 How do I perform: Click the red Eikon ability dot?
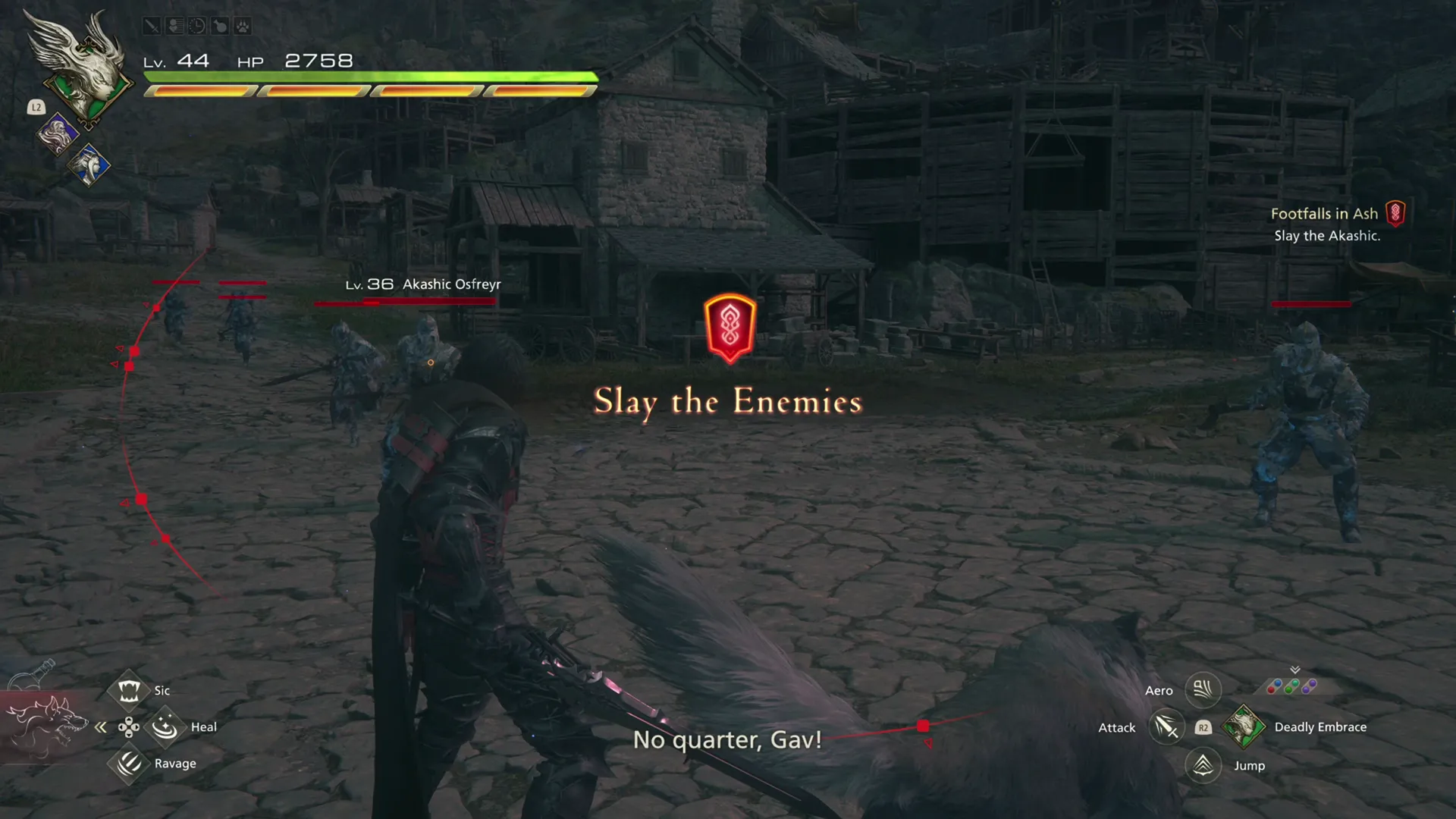coord(1272,690)
